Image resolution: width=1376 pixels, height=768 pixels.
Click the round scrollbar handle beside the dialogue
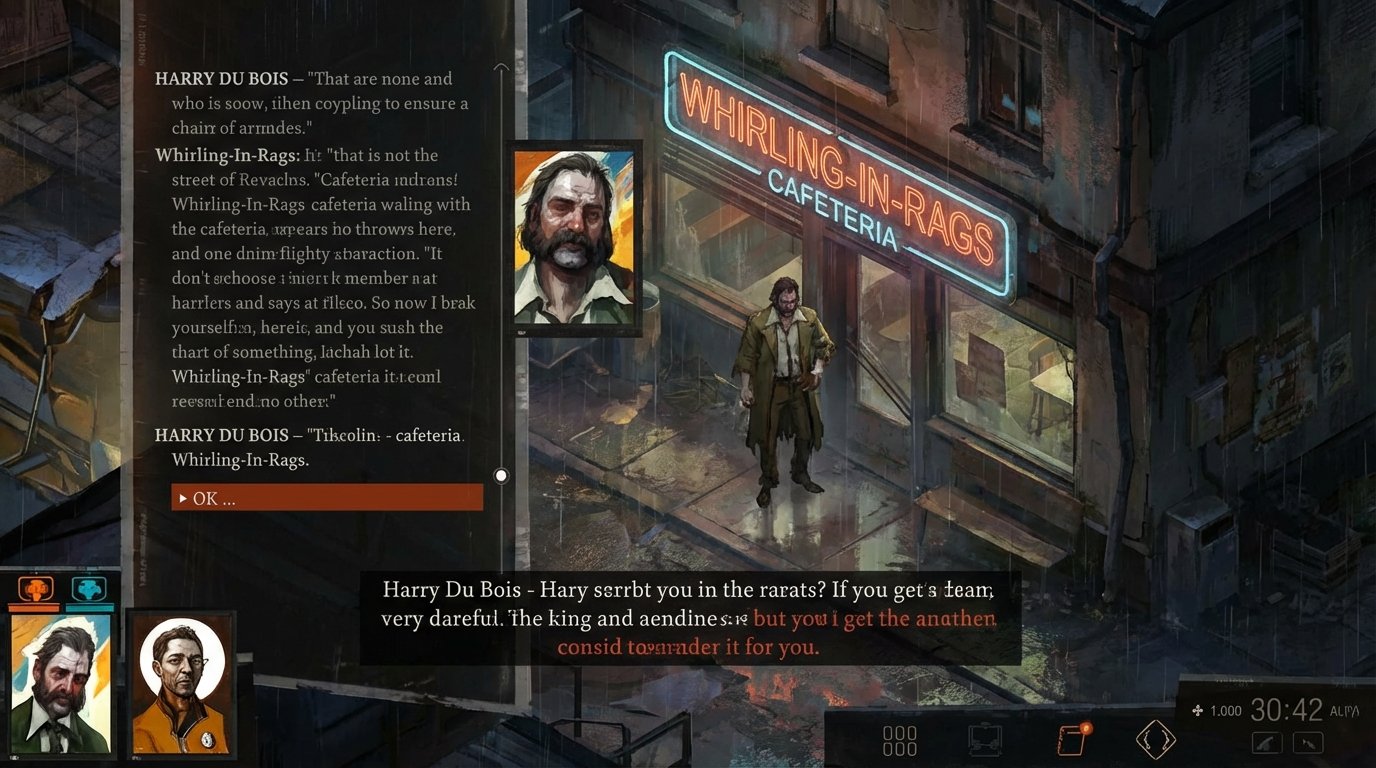[500, 475]
